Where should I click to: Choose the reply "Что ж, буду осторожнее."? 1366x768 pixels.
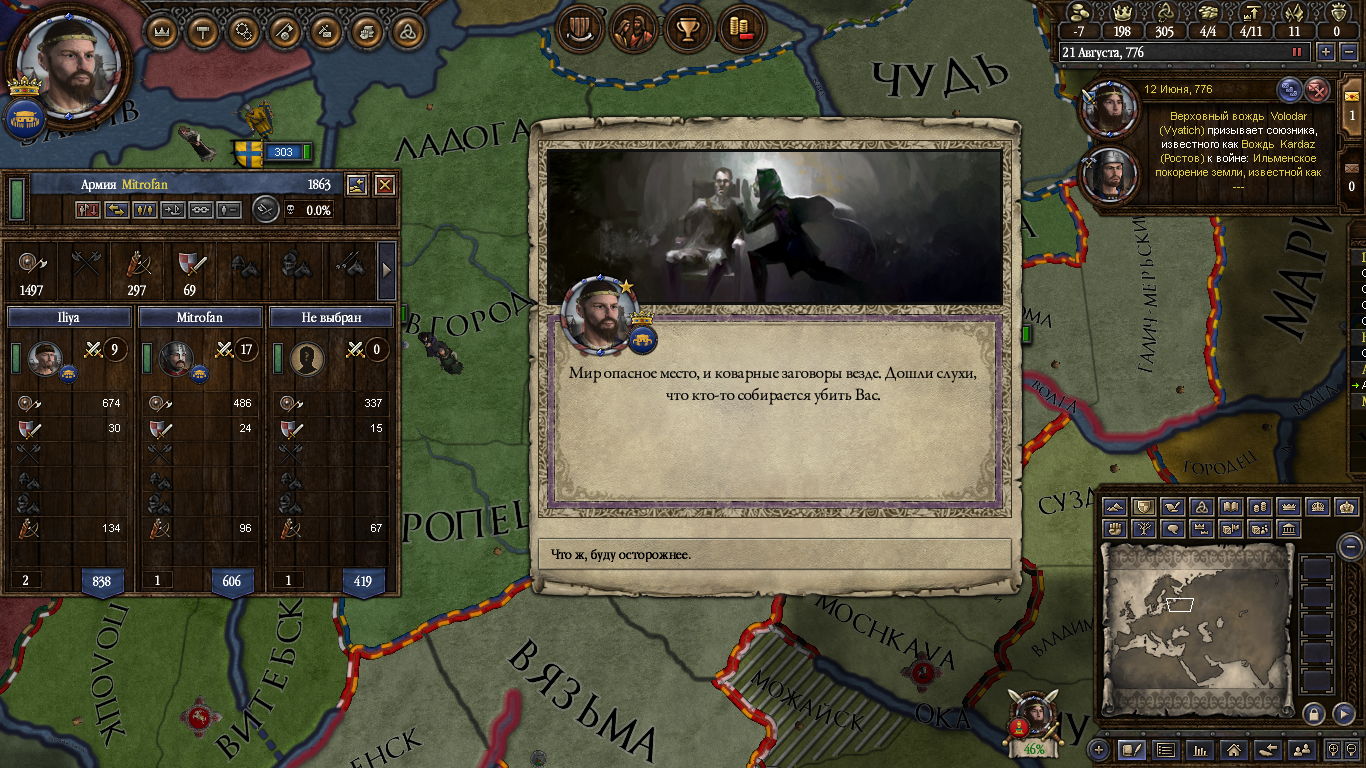tap(774, 554)
